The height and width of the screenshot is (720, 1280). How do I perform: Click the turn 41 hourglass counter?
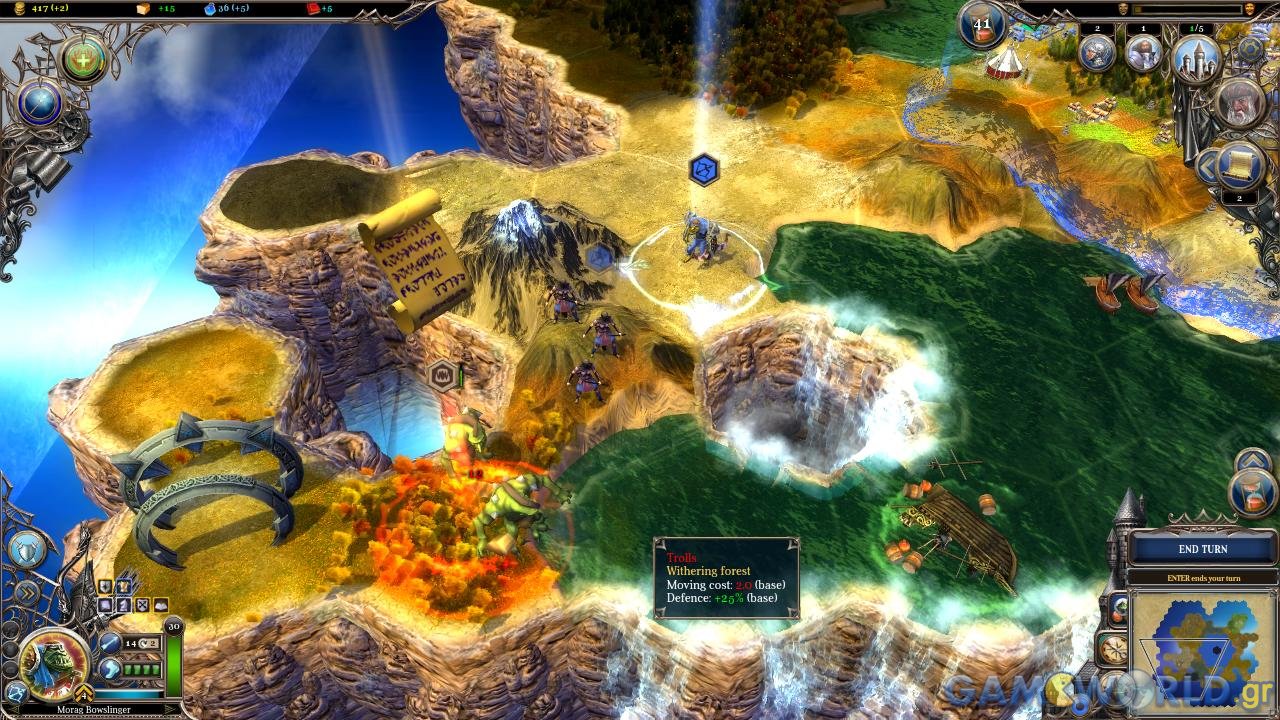click(982, 25)
